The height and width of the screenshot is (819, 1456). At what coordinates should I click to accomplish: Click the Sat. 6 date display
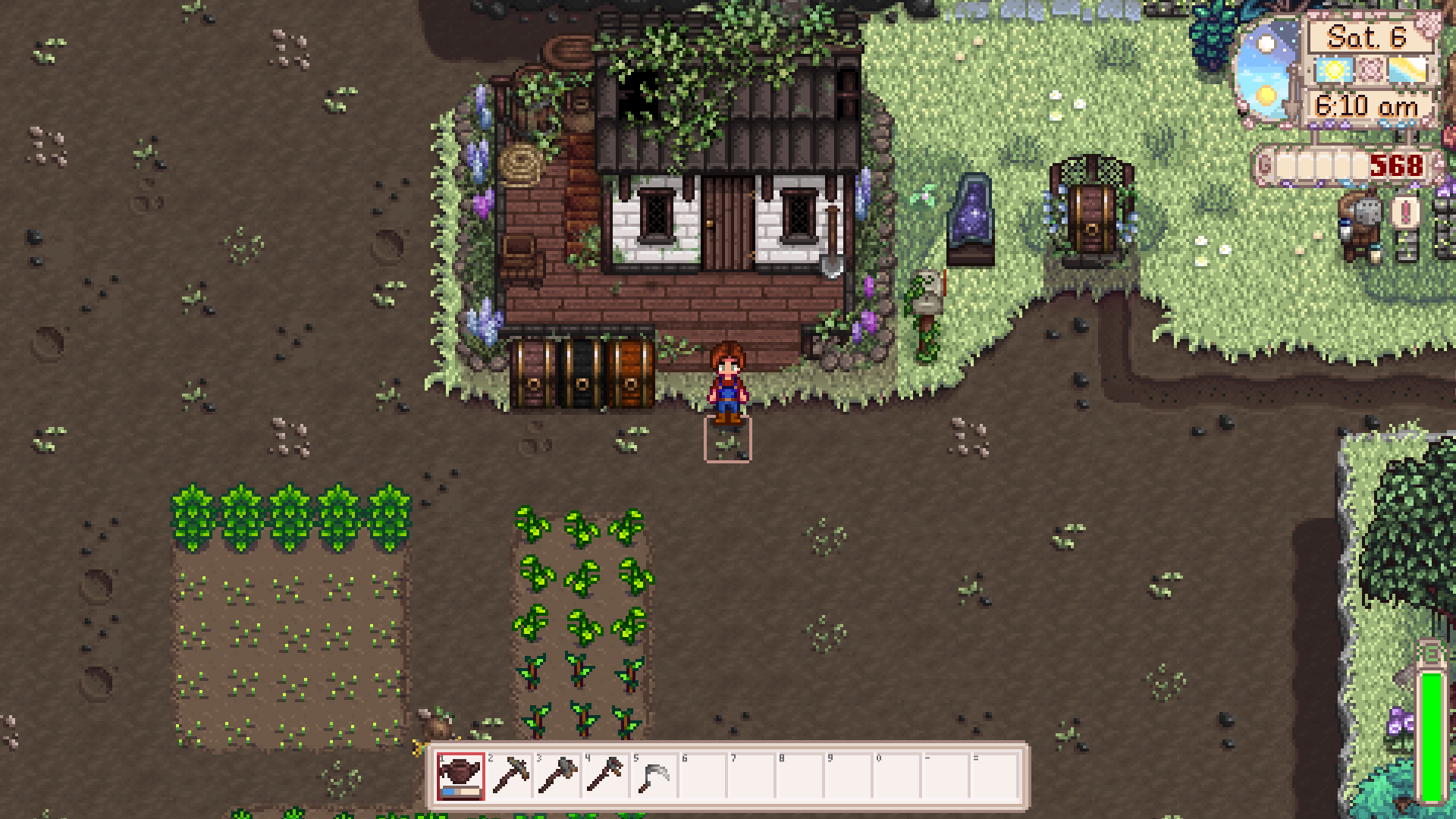(x=1367, y=36)
